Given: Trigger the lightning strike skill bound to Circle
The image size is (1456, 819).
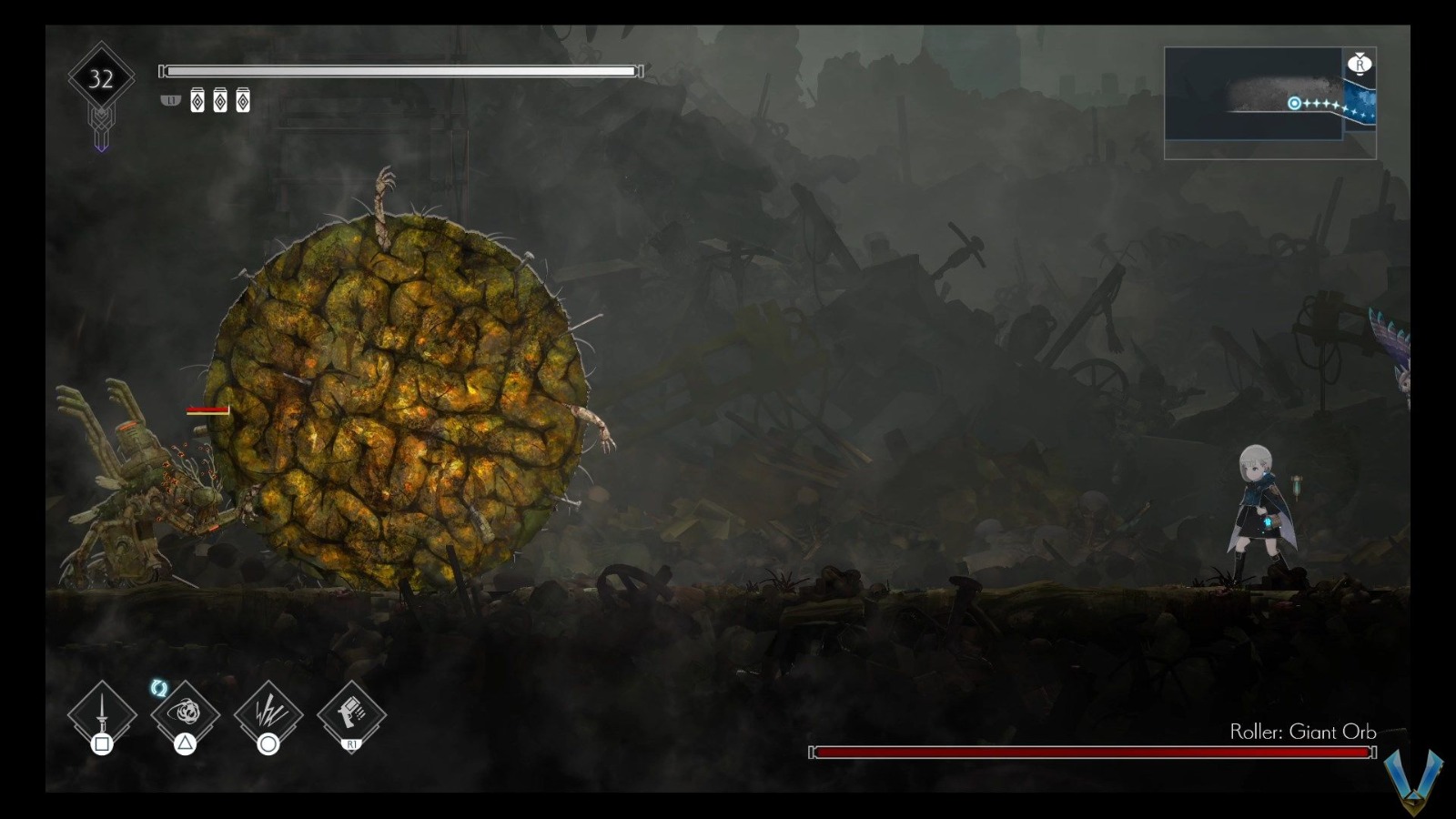Looking at the screenshot, I should [x=268, y=713].
